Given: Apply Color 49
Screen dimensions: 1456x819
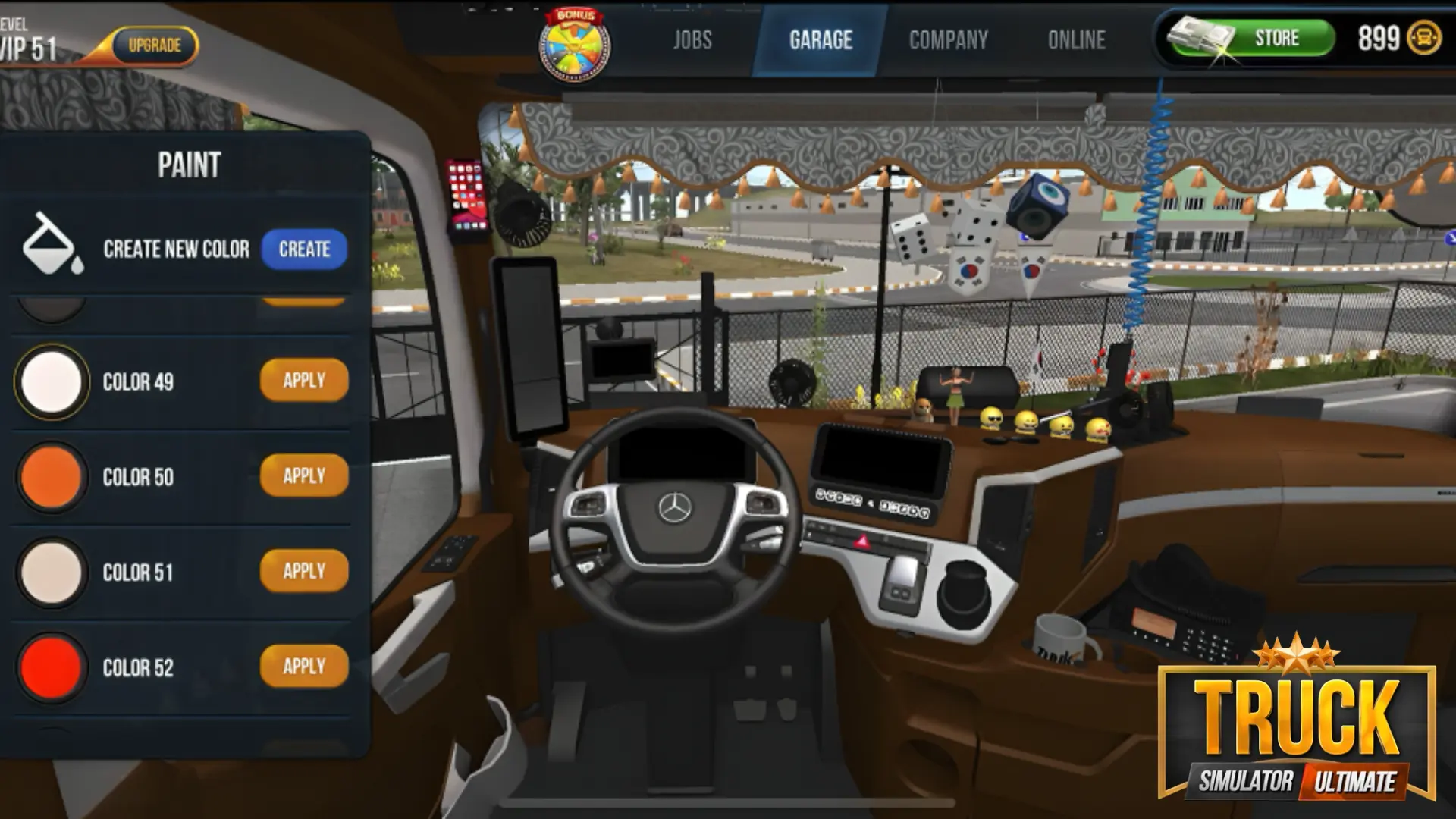Looking at the screenshot, I should pos(303,381).
